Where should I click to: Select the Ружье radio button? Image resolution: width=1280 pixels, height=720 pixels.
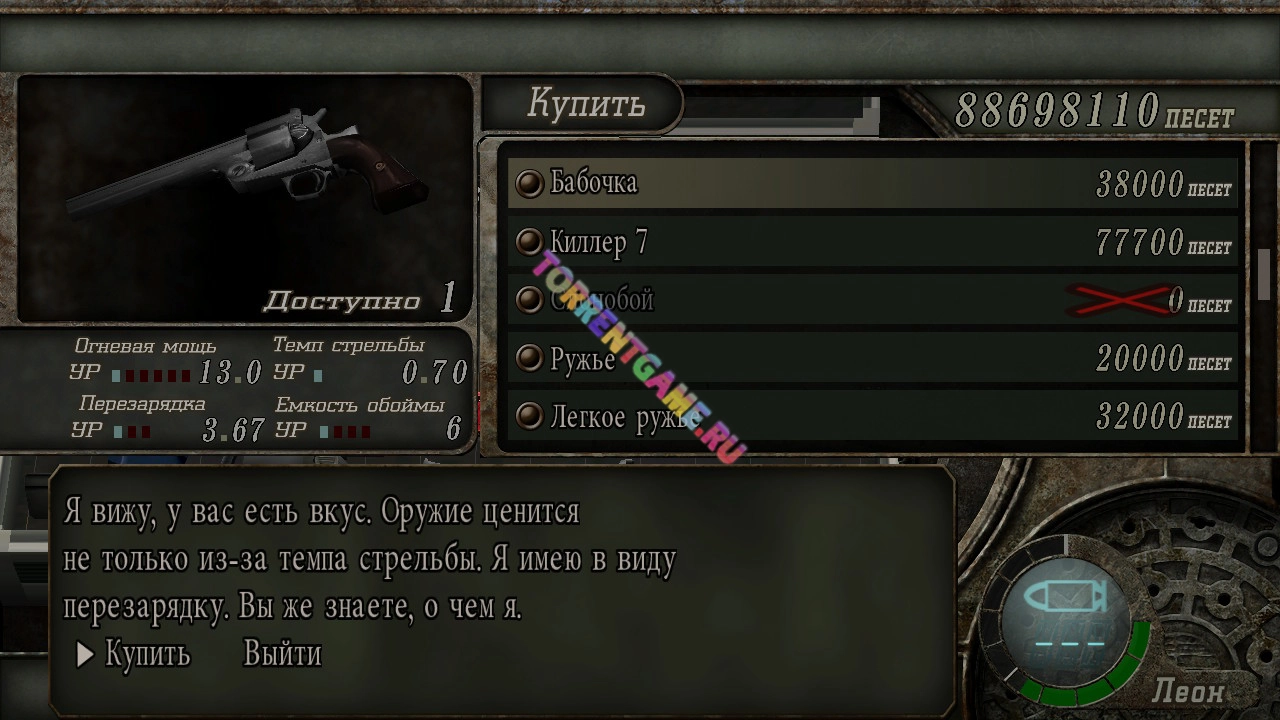click(x=529, y=358)
